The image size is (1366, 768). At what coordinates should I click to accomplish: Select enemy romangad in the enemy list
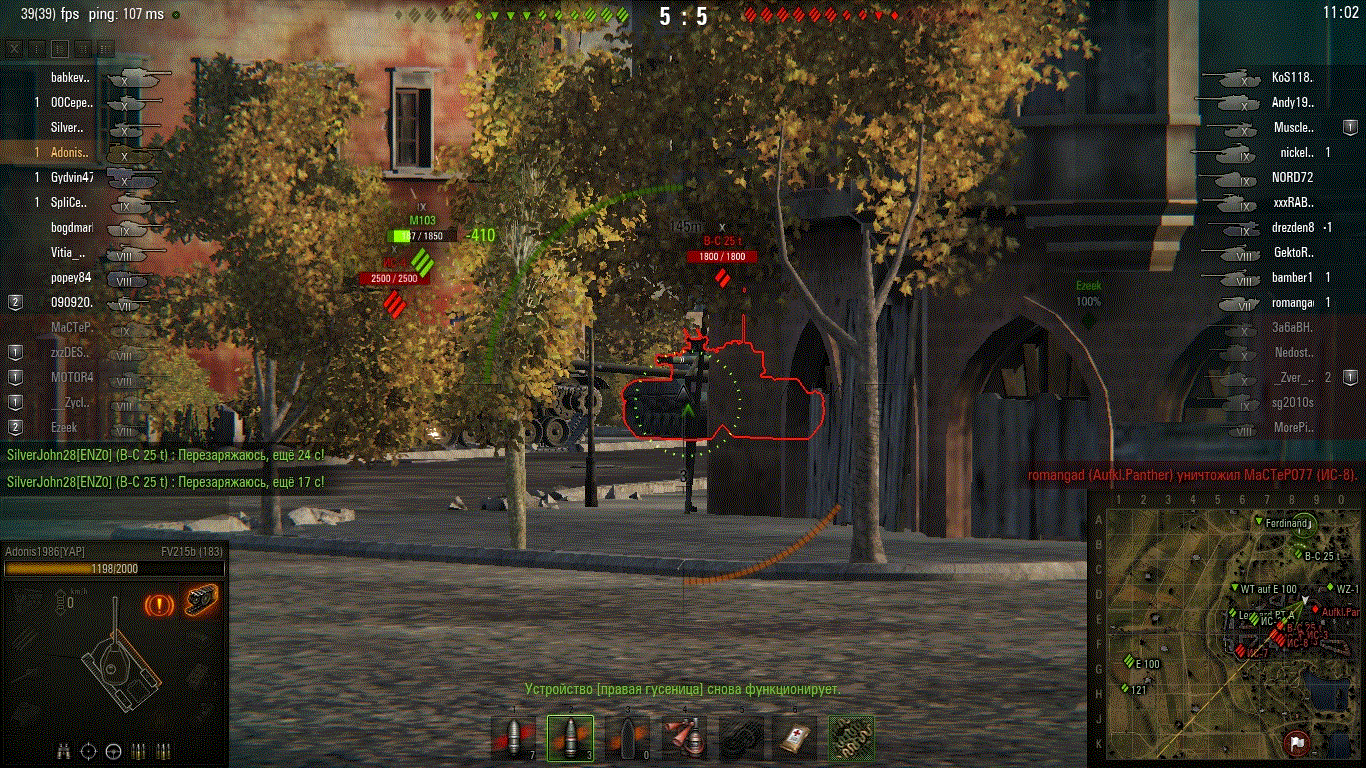(1292, 302)
